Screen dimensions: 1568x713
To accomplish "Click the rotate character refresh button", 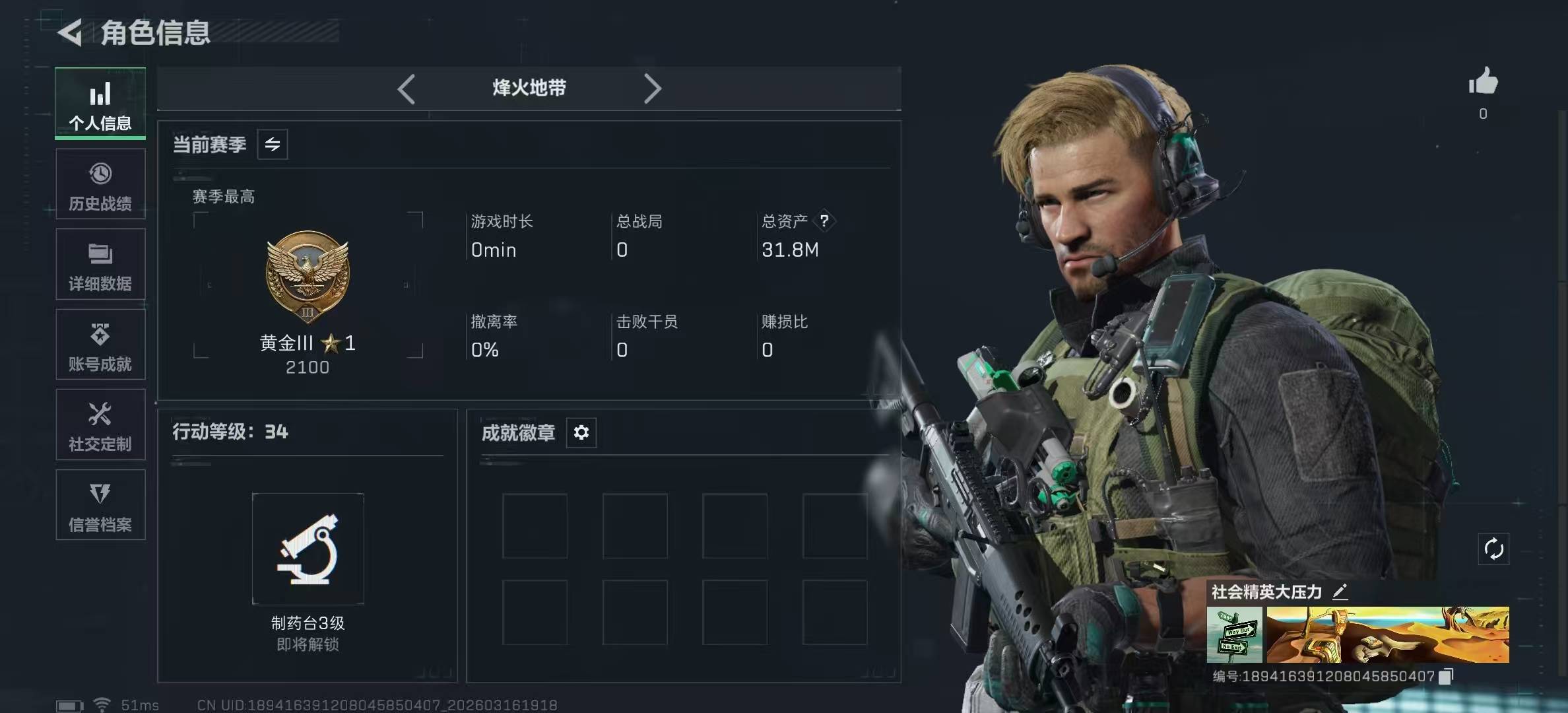I will (1493, 549).
